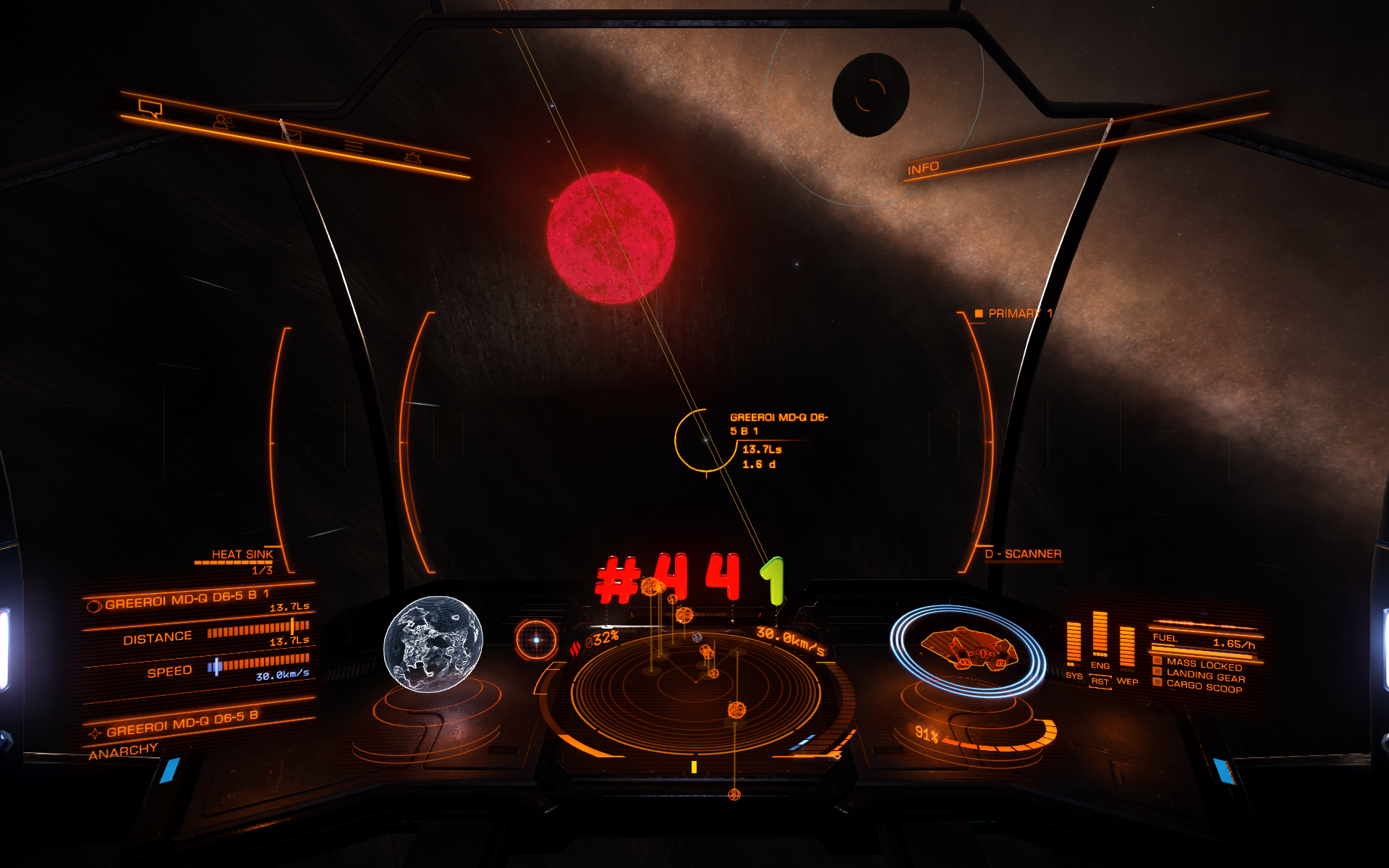
Task: Boost the SYS power bar
Action: [1074, 642]
